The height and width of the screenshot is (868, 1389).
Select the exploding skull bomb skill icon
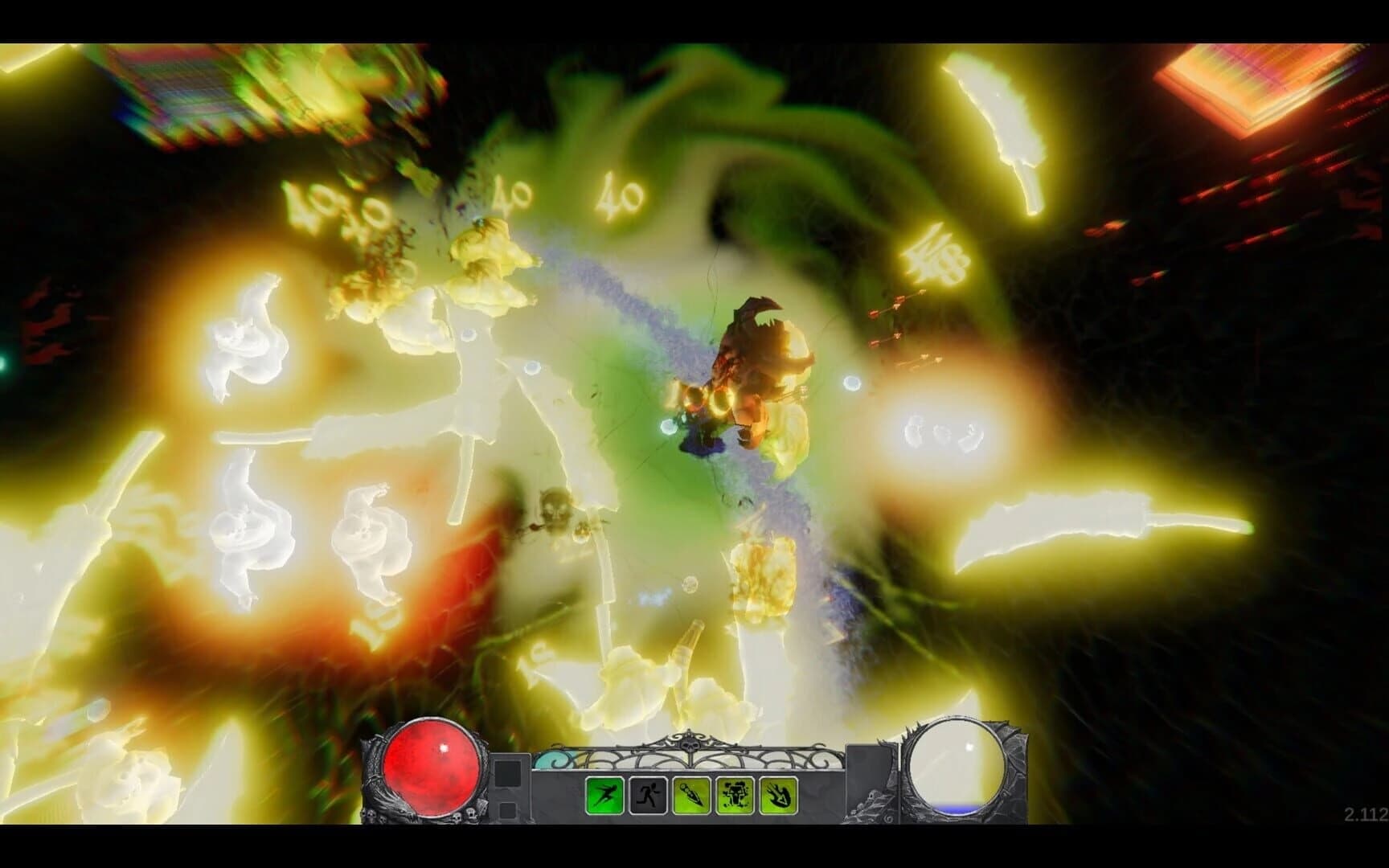click(735, 793)
